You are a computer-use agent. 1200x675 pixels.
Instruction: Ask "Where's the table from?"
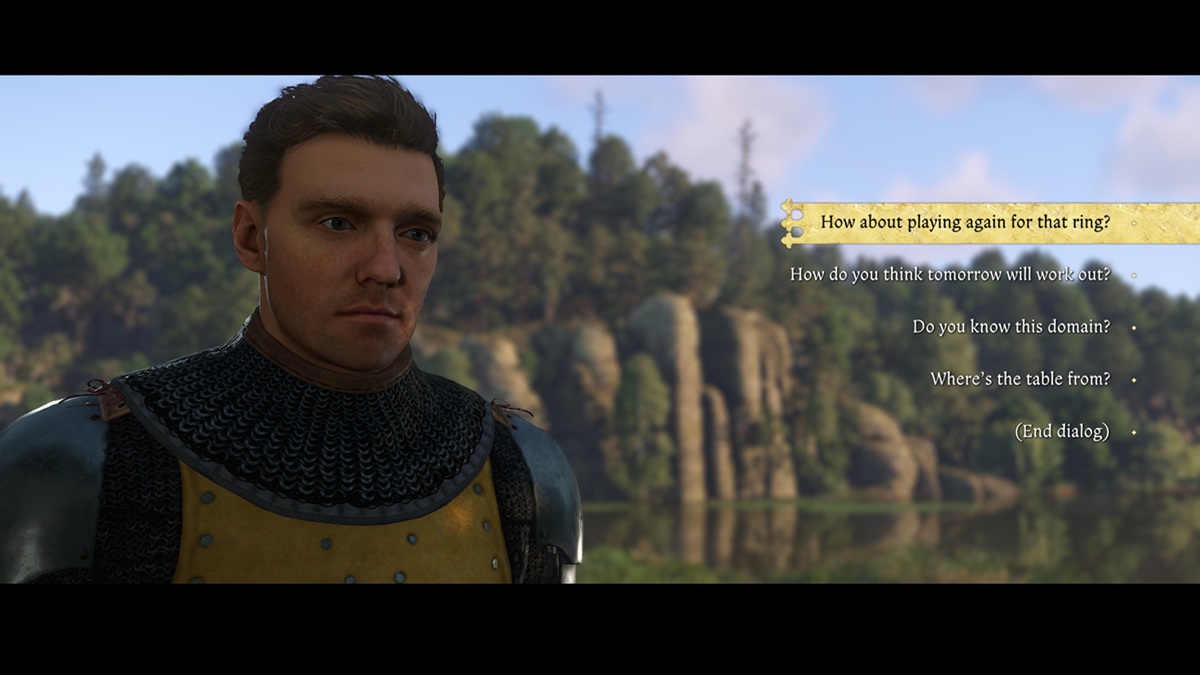(1019, 379)
